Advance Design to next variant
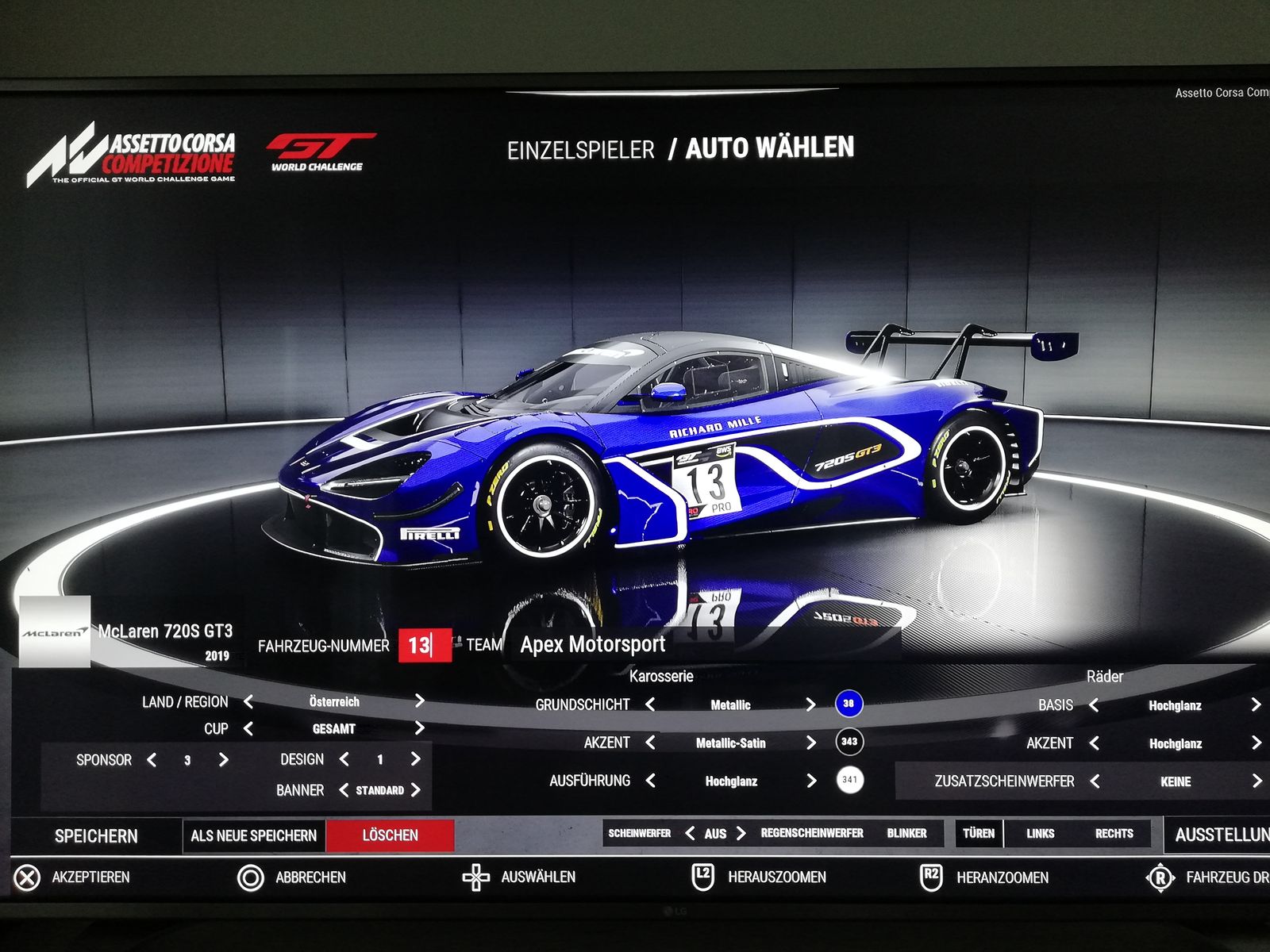This screenshot has height=952, width=1270. point(415,759)
